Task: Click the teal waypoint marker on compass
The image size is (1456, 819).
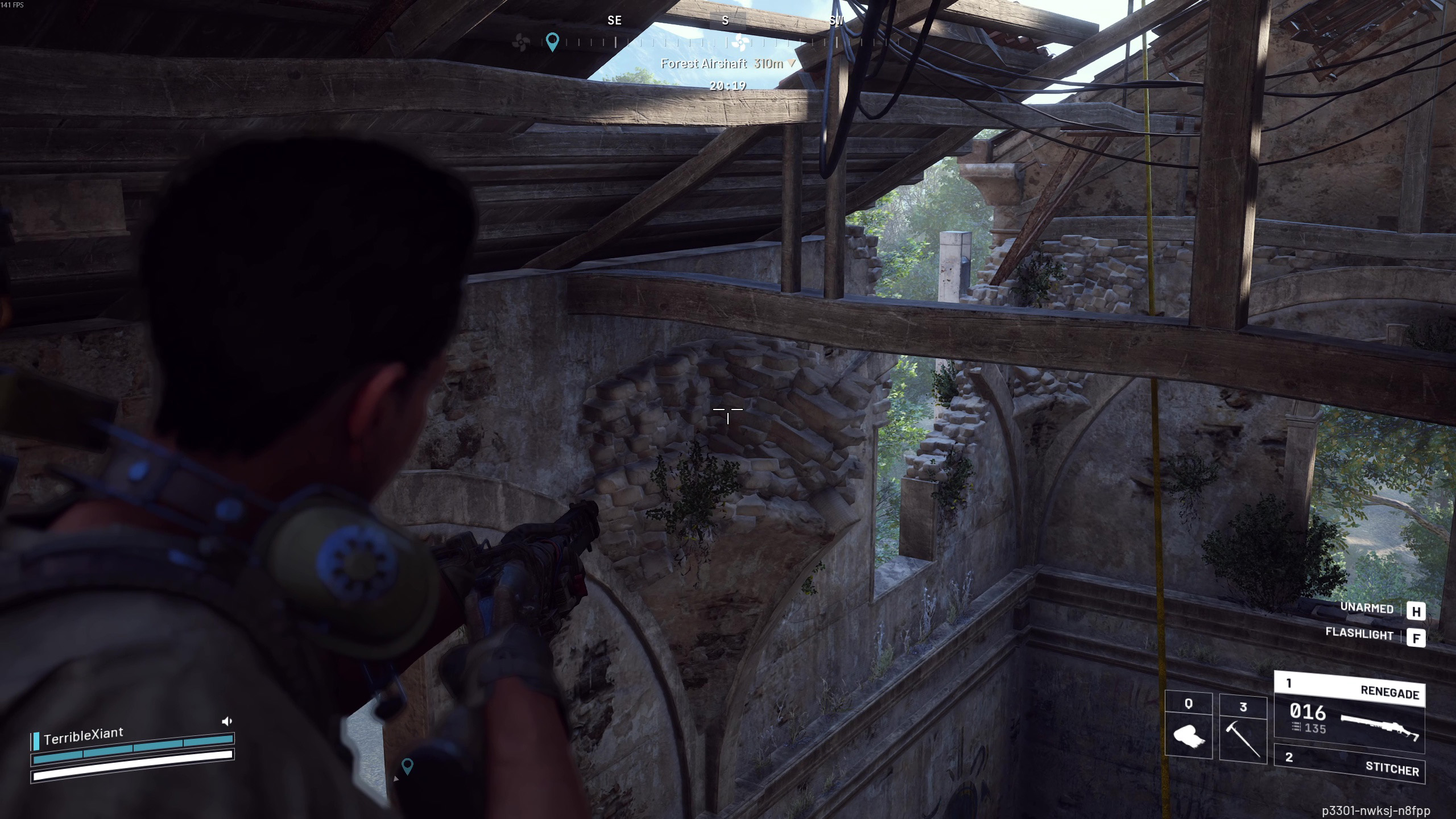Action: 552,42
